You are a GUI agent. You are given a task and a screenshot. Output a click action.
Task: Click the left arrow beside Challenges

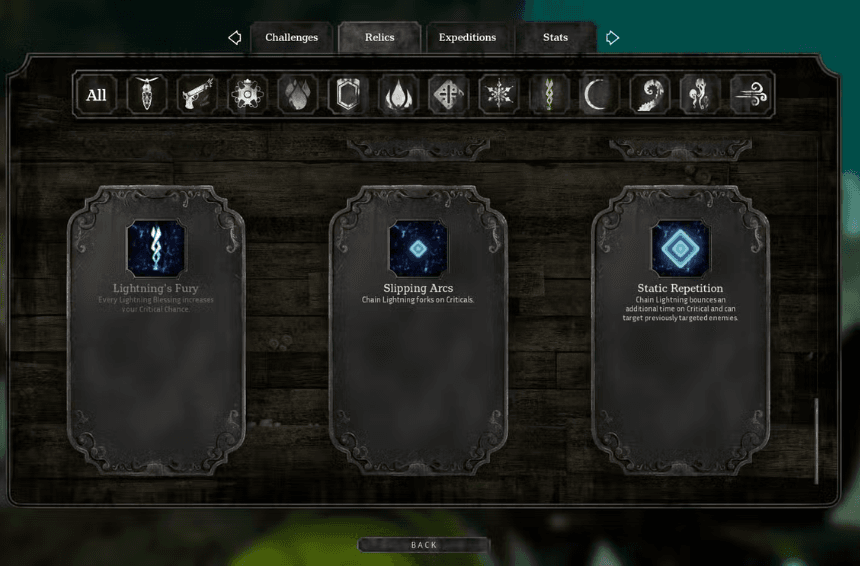coord(235,38)
